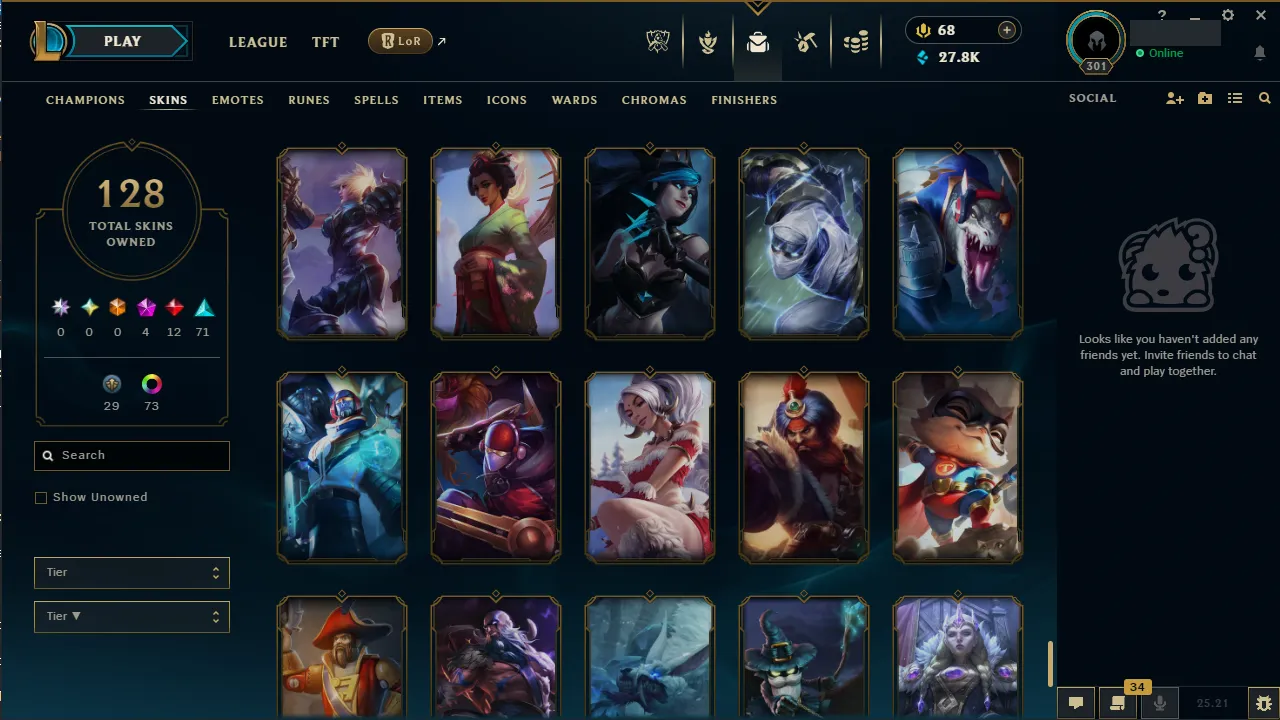Viewport: 1280px width, 720px height.
Task: Enable the Show Unowned checkbox
Action: coord(41,497)
